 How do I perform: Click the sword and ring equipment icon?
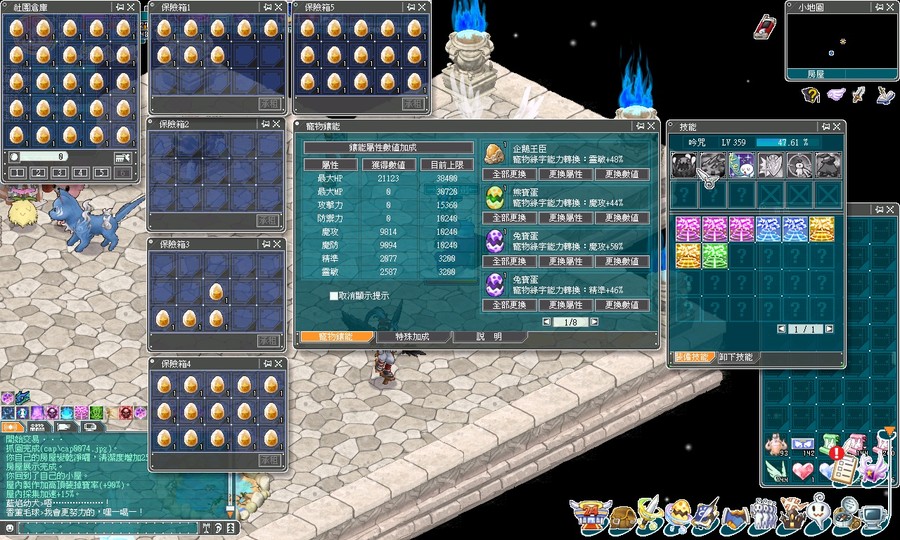pyautogui.click(x=651, y=516)
